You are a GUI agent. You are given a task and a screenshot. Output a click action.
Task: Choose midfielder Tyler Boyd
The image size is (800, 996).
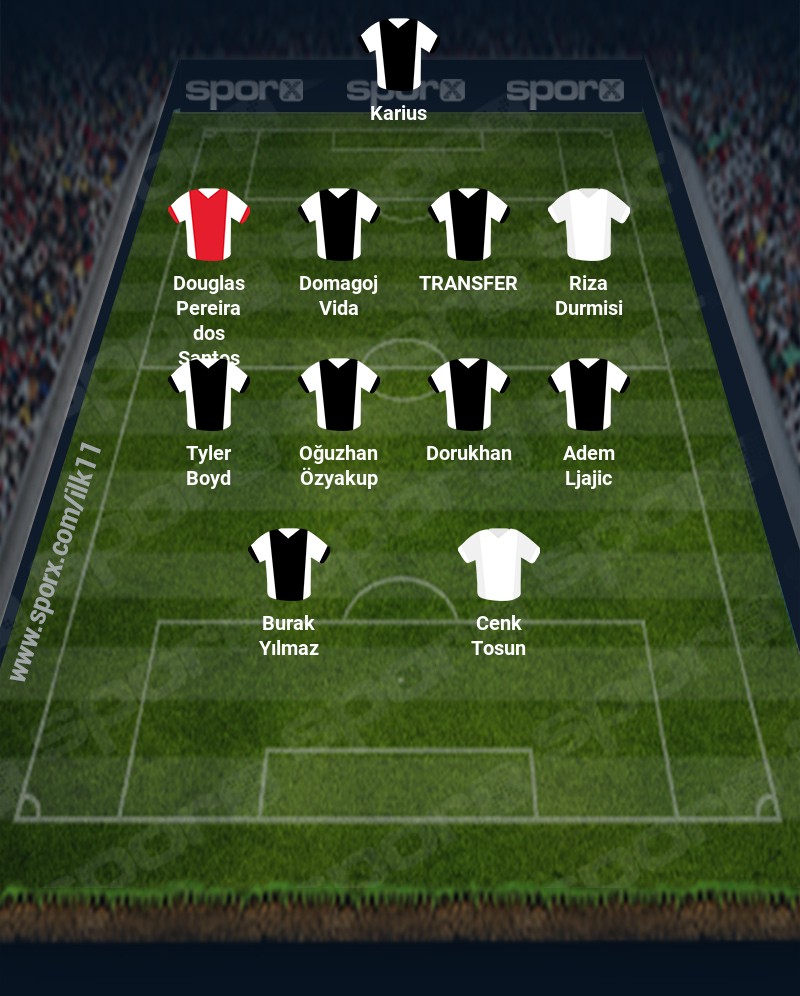coord(208,395)
